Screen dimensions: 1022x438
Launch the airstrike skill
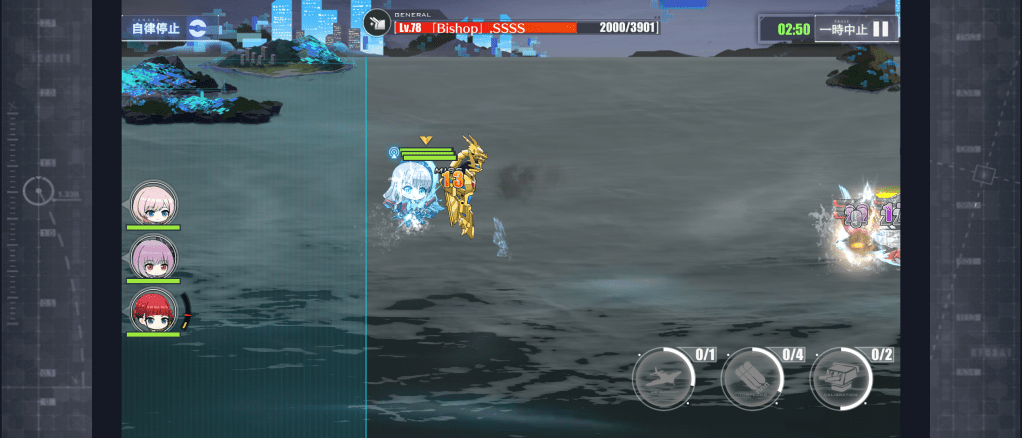(663, 379)
